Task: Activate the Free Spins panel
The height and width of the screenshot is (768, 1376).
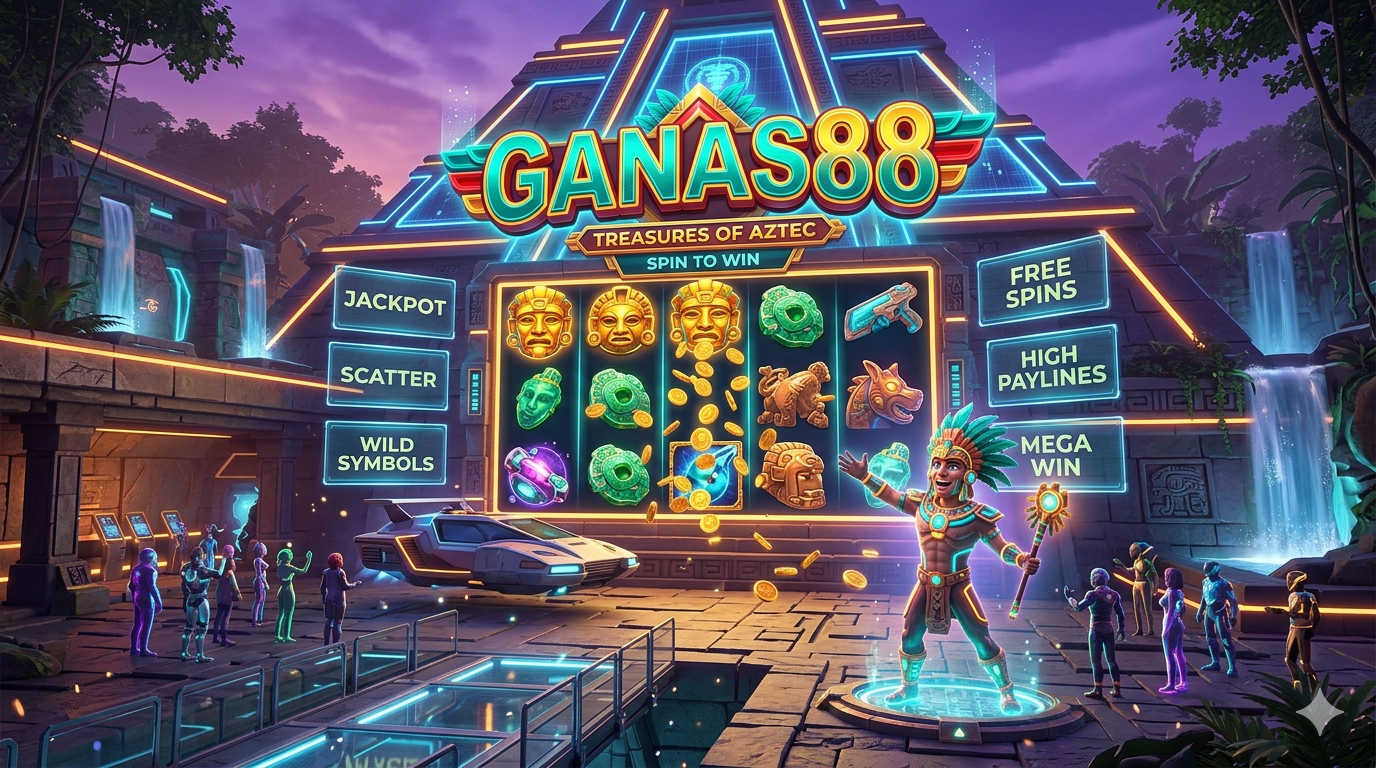Action: click(x=1040, y=280)
